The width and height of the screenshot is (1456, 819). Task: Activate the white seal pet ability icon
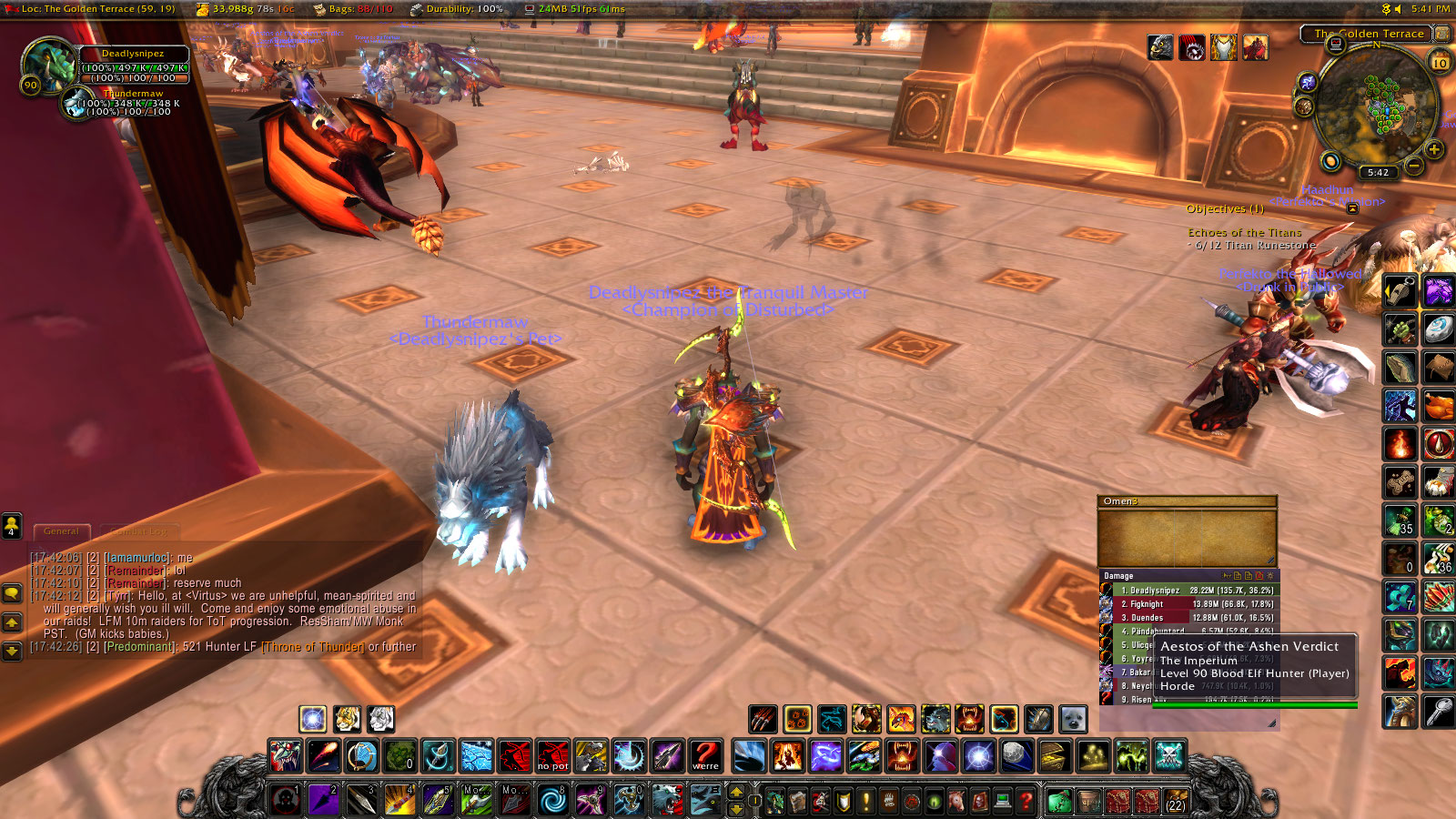(x=1073, y=719)
